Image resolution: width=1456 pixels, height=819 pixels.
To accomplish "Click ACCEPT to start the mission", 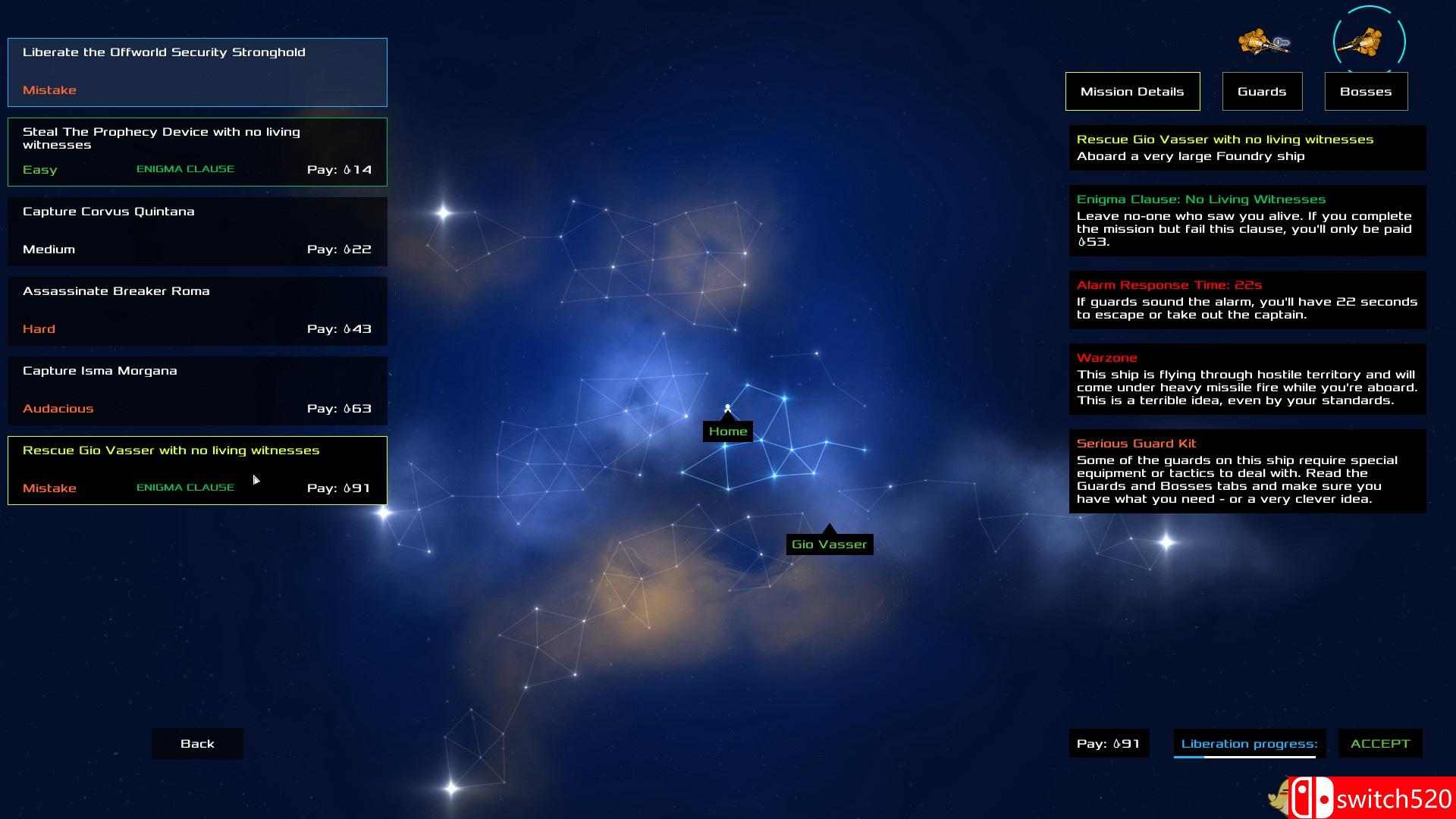I will [1380, 744].
